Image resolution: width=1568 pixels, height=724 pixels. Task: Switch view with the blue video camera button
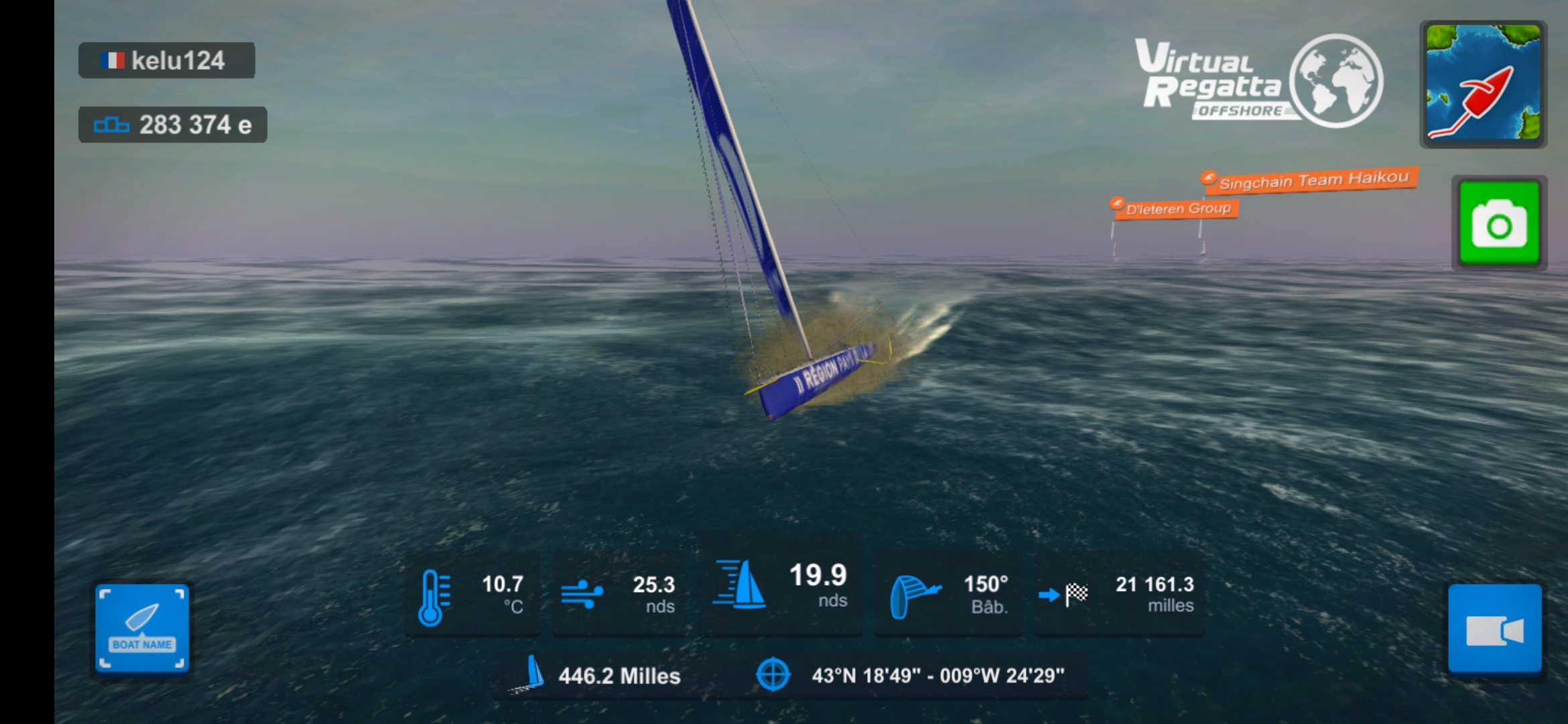point(1494,630)
